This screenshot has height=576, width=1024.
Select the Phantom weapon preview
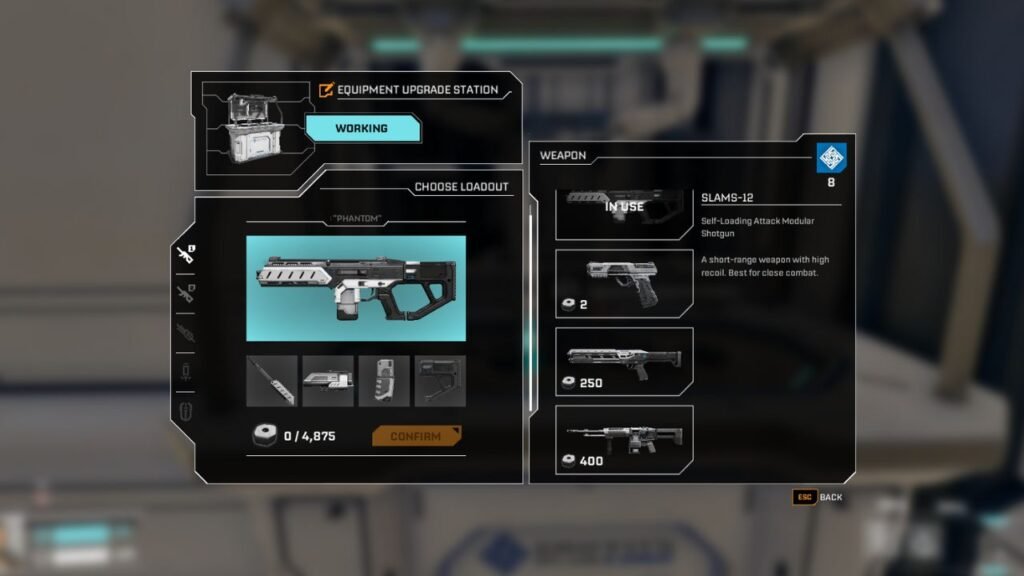(356, 288)
